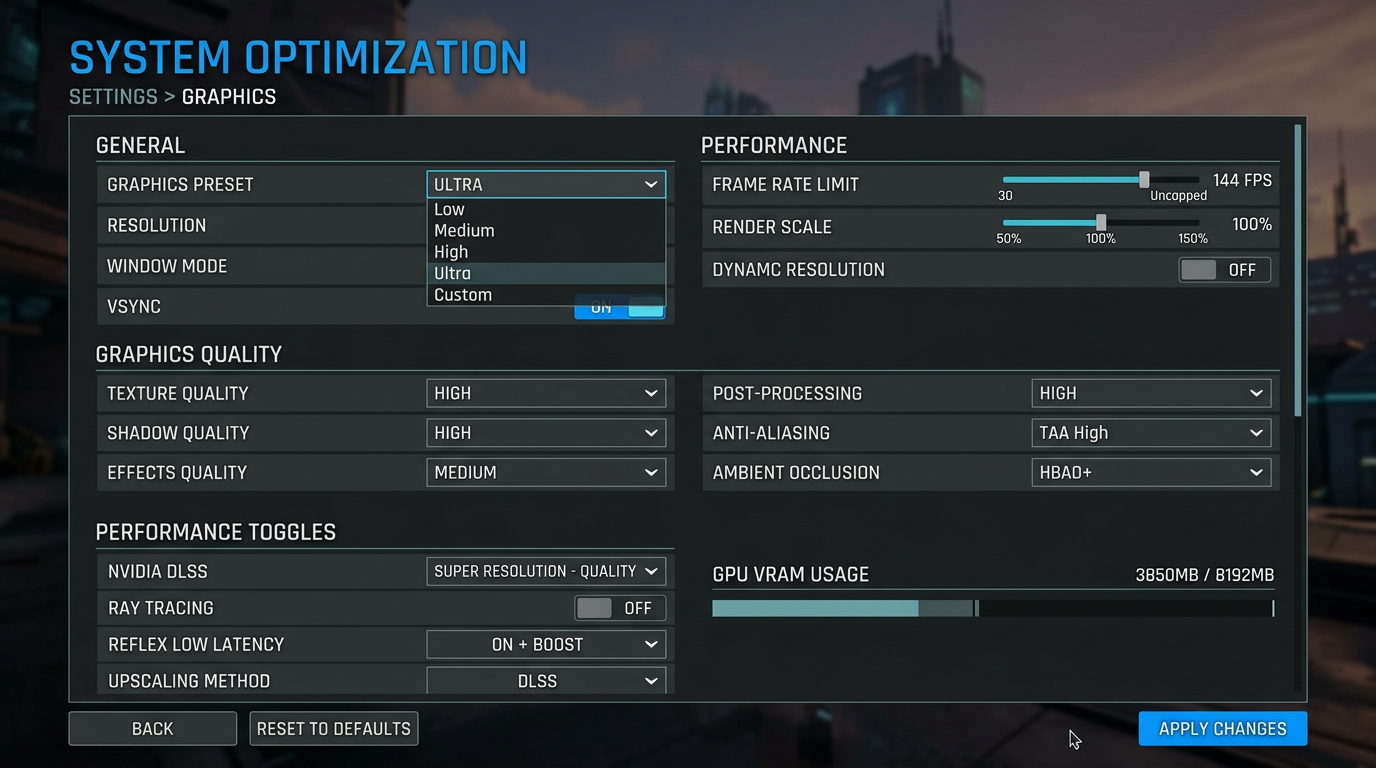Toggle the Dynamic Resolution switch
Screen dimensions: 1376x768
(1224, 270)
